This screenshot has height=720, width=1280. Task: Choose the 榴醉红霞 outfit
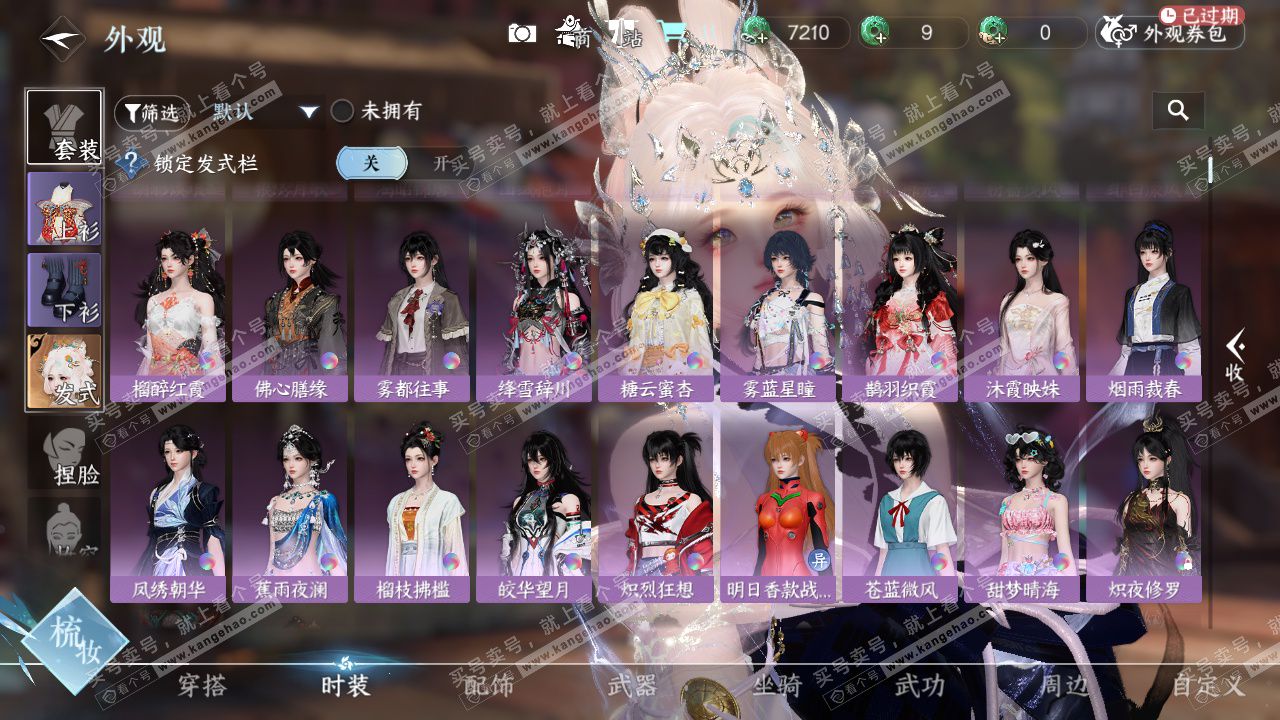(x=168, y=311)
